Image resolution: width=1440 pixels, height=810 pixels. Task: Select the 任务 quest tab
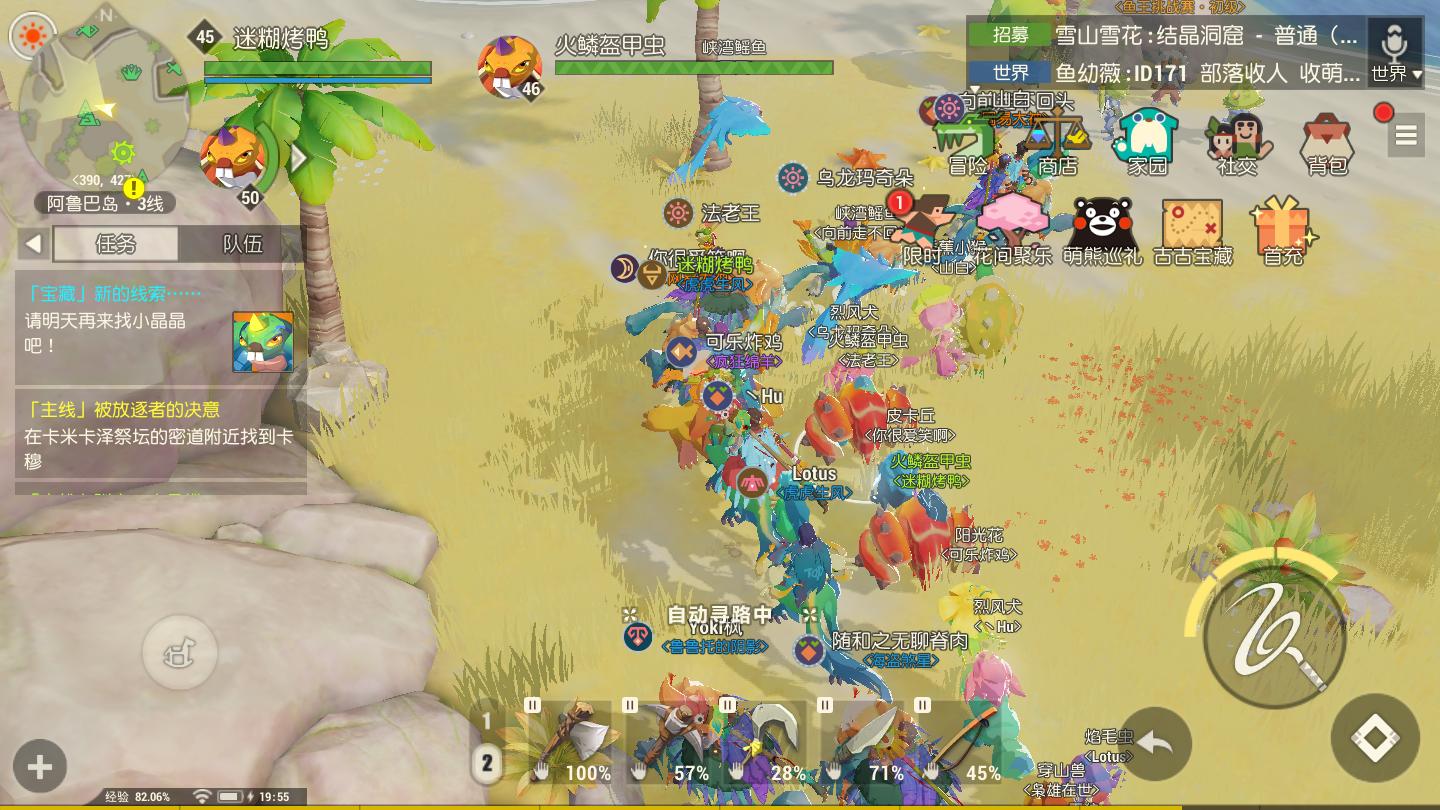(115, 243)
